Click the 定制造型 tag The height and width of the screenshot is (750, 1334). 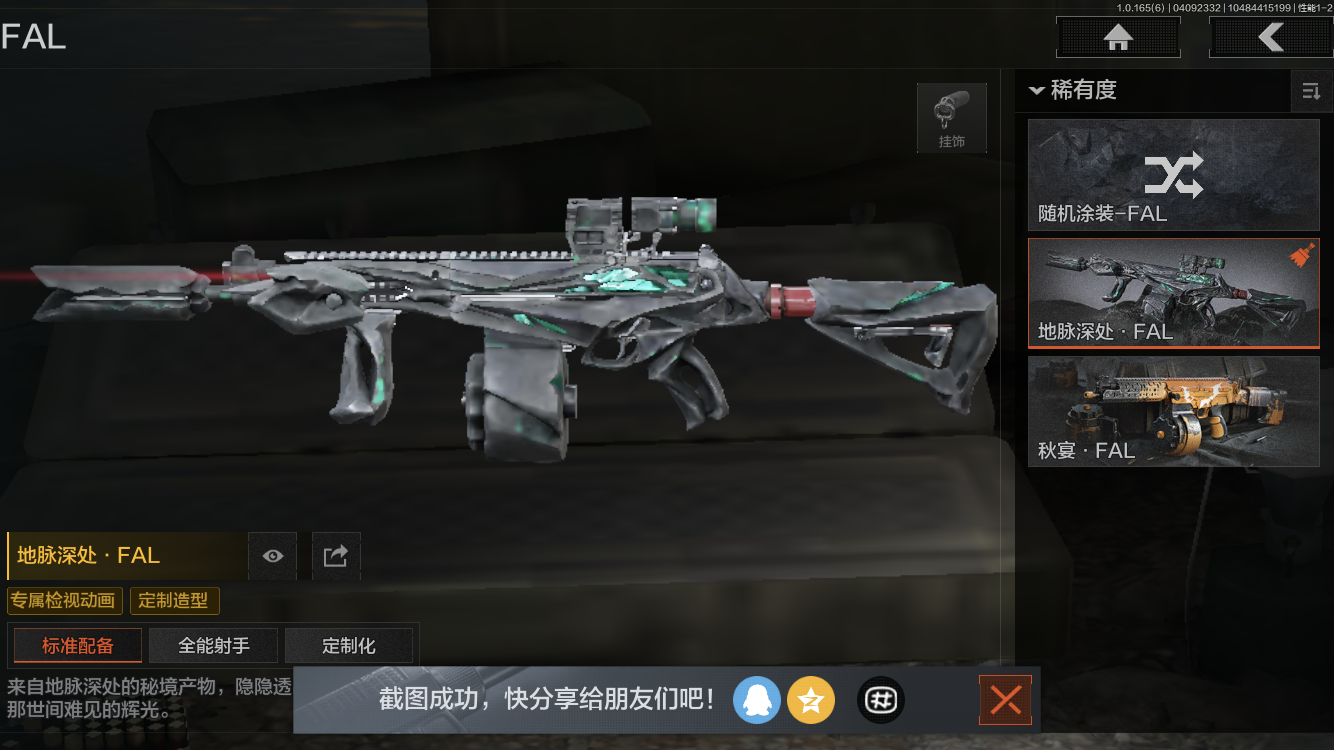tap(174, 601)
